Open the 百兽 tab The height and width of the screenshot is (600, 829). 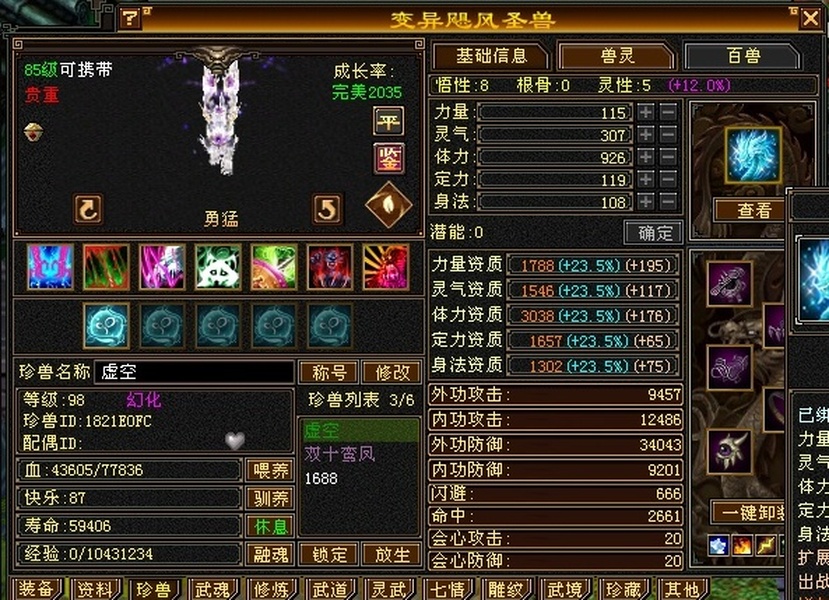pos(741,56)
